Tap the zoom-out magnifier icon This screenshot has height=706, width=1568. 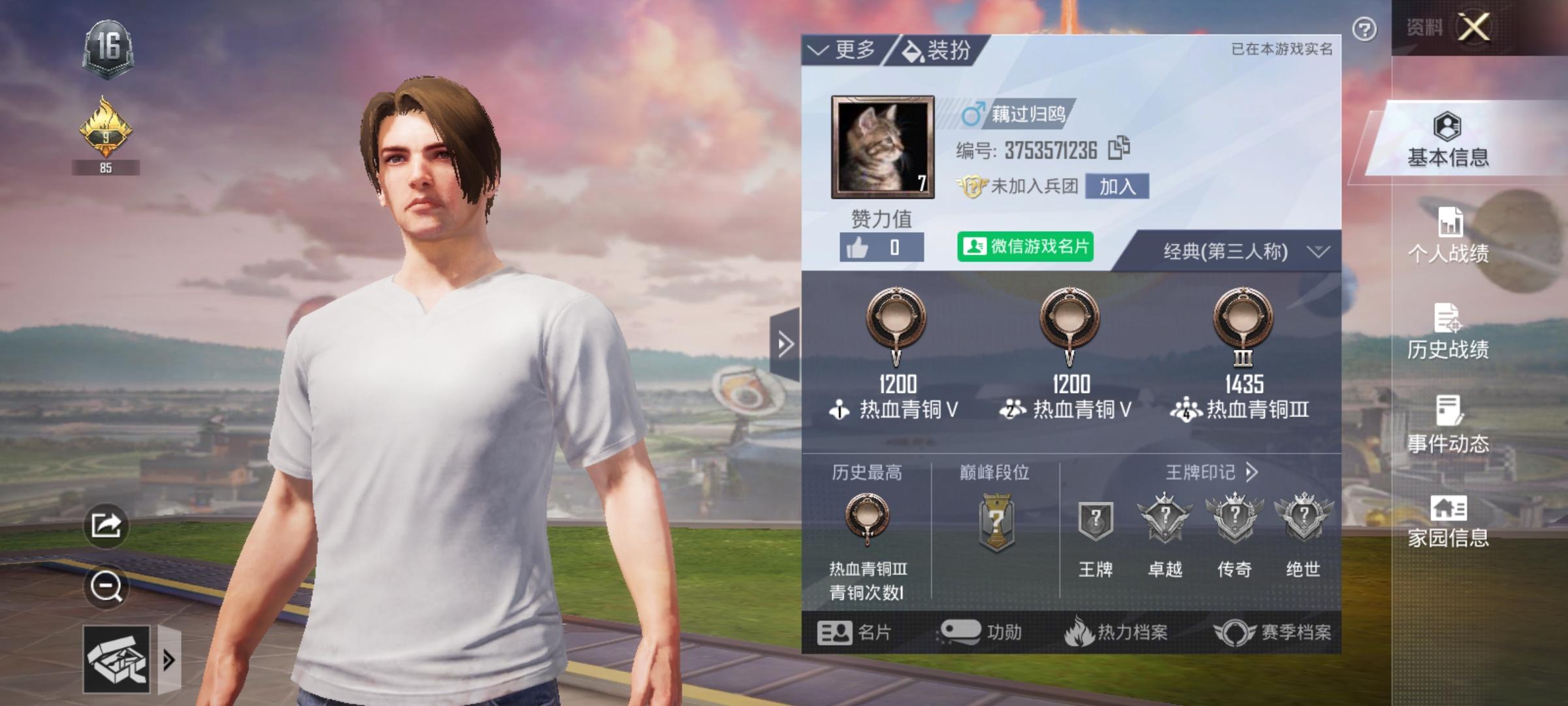(x=108, y=585)
